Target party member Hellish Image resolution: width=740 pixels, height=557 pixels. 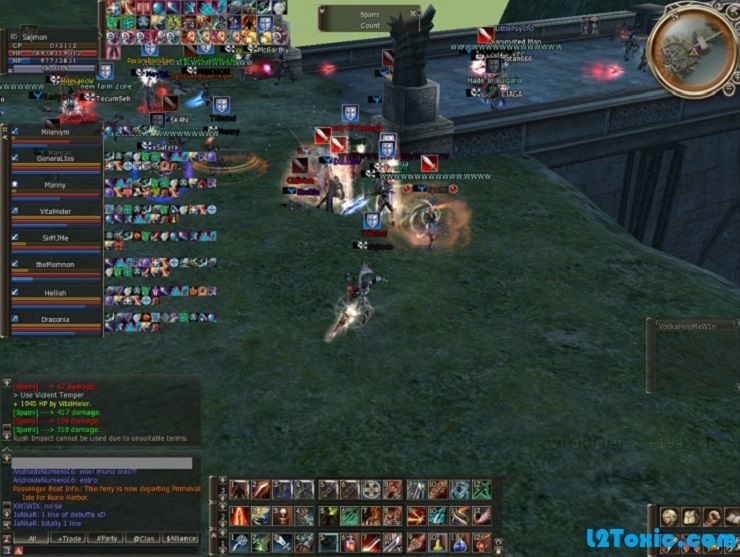pos(55,293)
